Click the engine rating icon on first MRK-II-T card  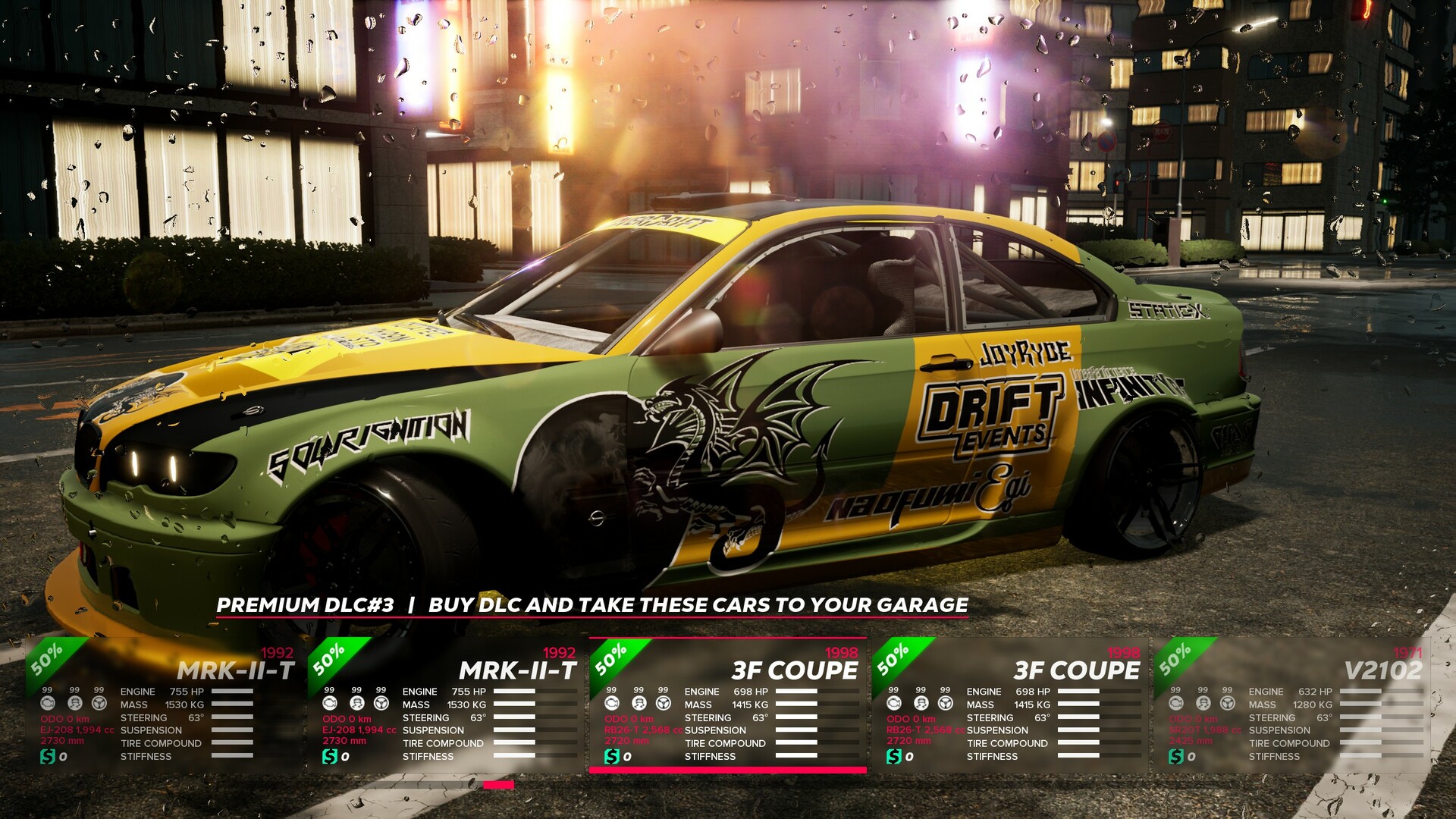48,704
